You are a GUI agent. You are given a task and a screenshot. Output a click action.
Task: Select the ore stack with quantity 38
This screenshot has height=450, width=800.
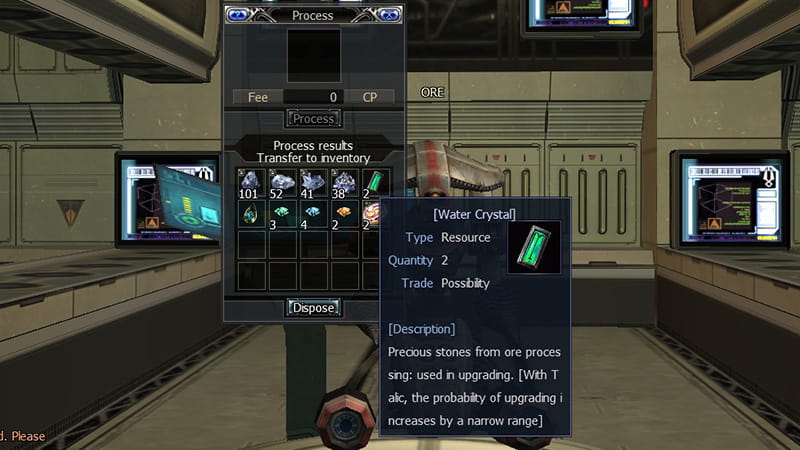(344, 183)
